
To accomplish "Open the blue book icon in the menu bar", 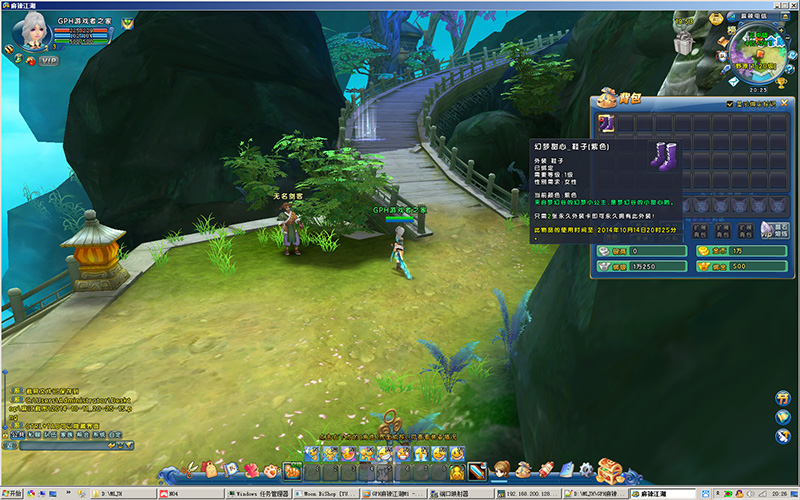I will coord(566,469).
